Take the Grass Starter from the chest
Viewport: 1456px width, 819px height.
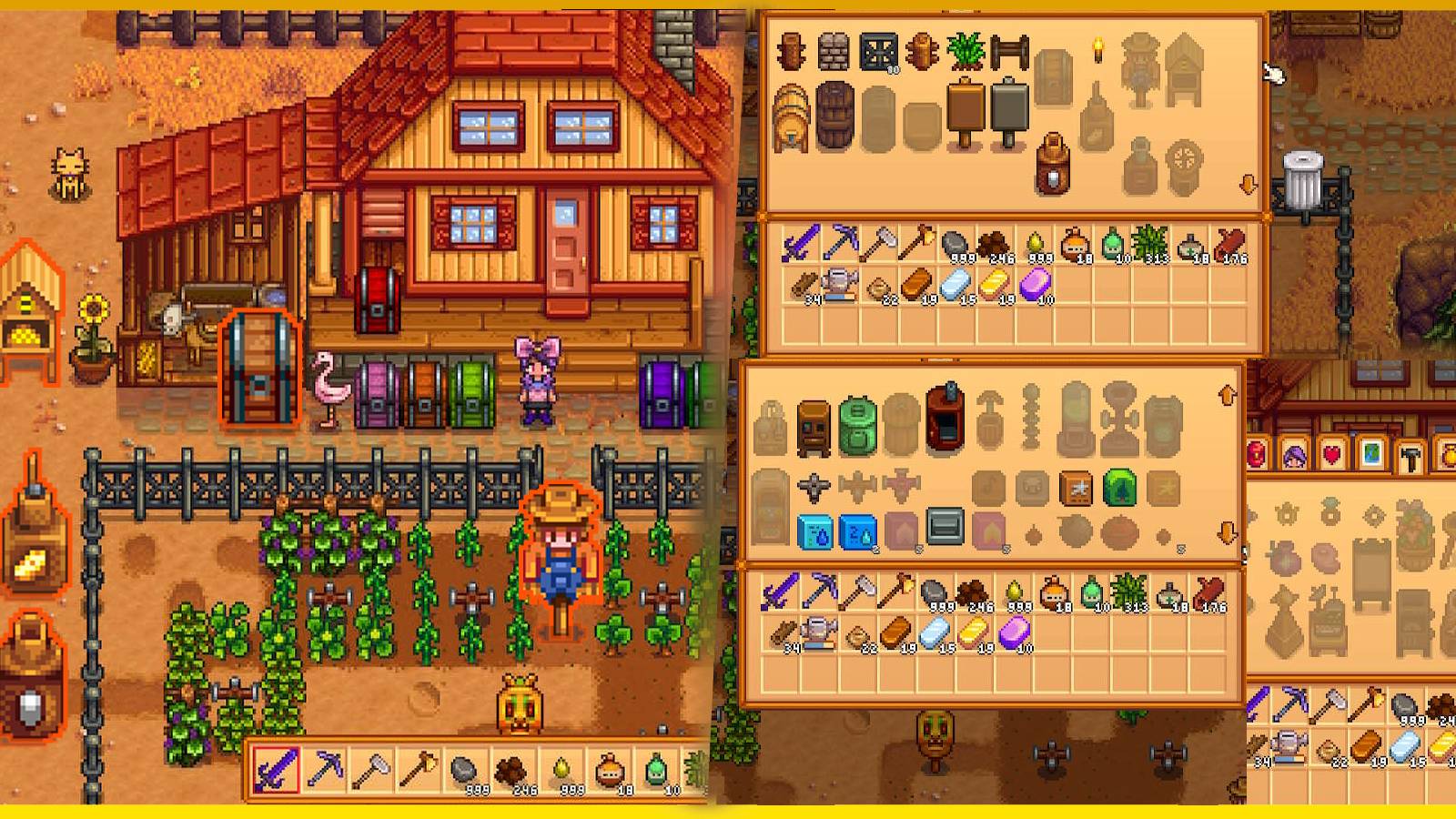[x=966, y=53]
